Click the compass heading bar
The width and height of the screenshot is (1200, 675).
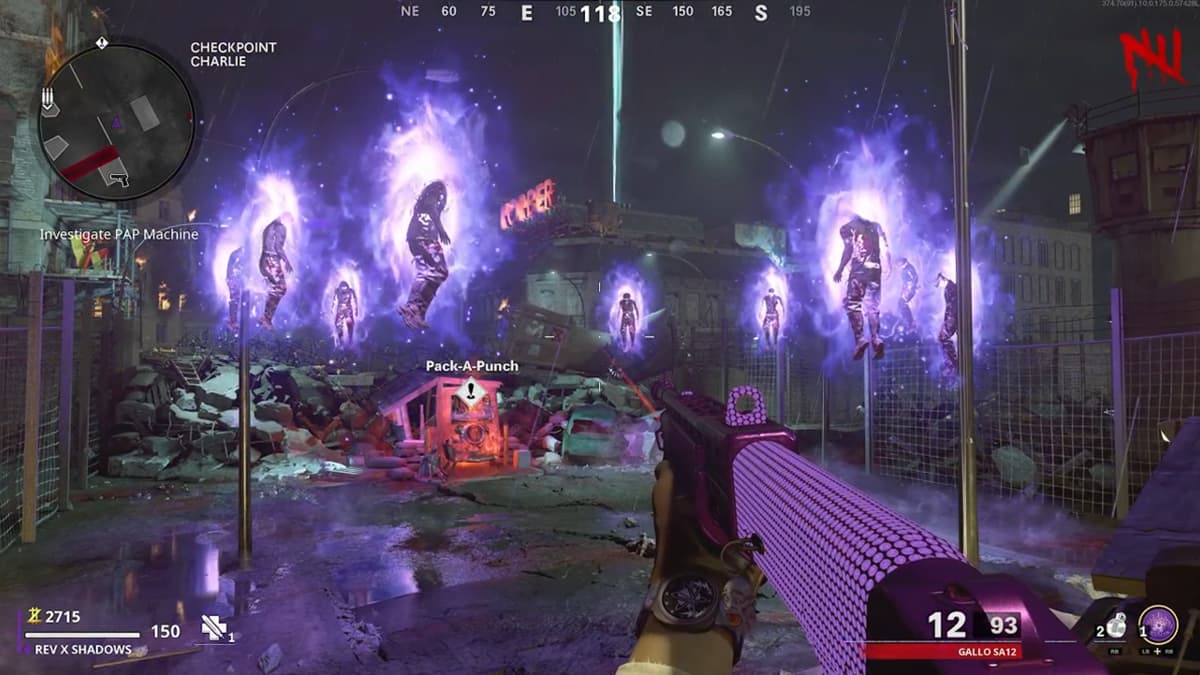coord(600,12)
